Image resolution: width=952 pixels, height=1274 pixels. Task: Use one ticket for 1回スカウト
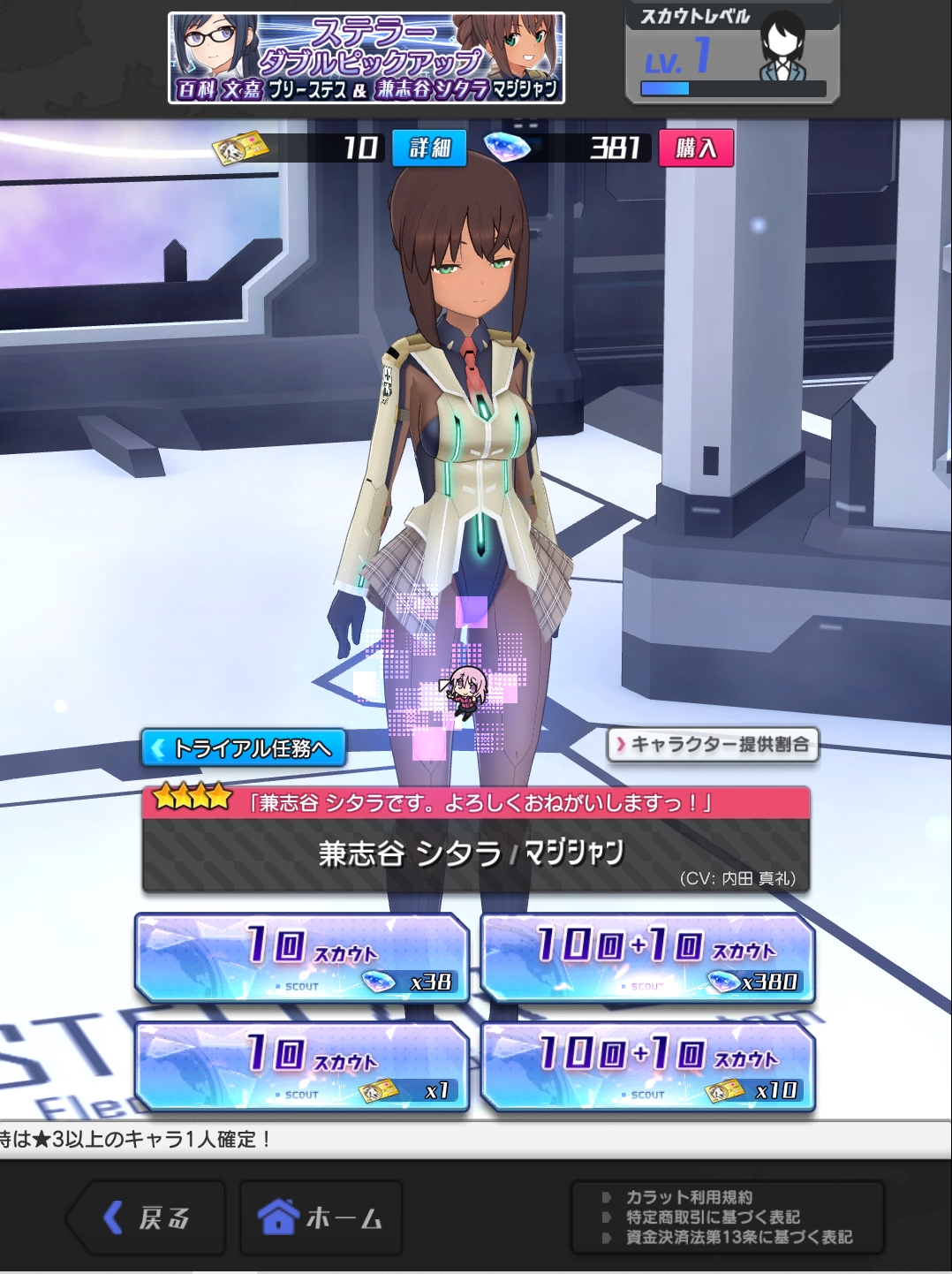click(x=301, y=1066)
